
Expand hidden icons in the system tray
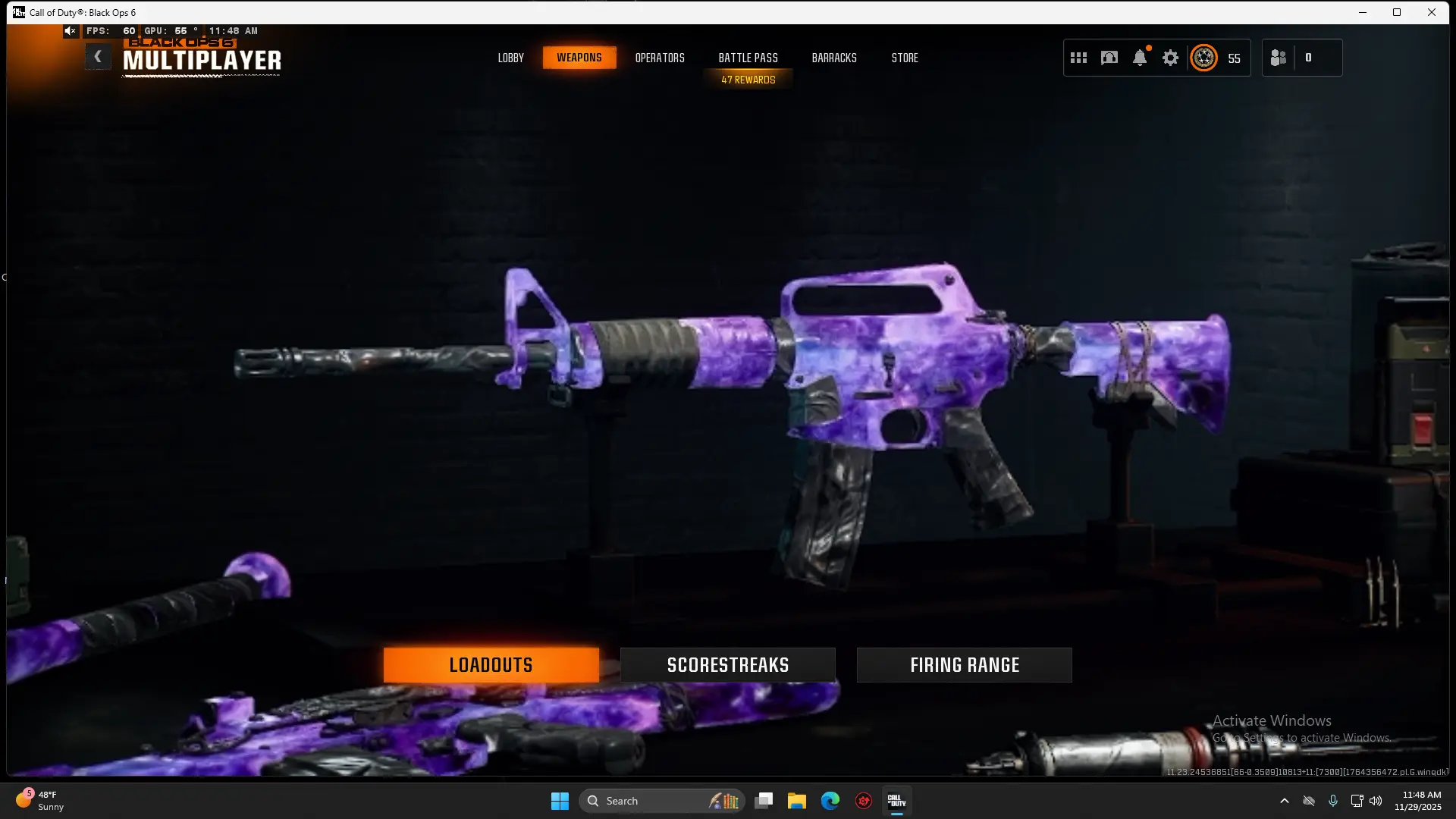[x=1285, y=800]
